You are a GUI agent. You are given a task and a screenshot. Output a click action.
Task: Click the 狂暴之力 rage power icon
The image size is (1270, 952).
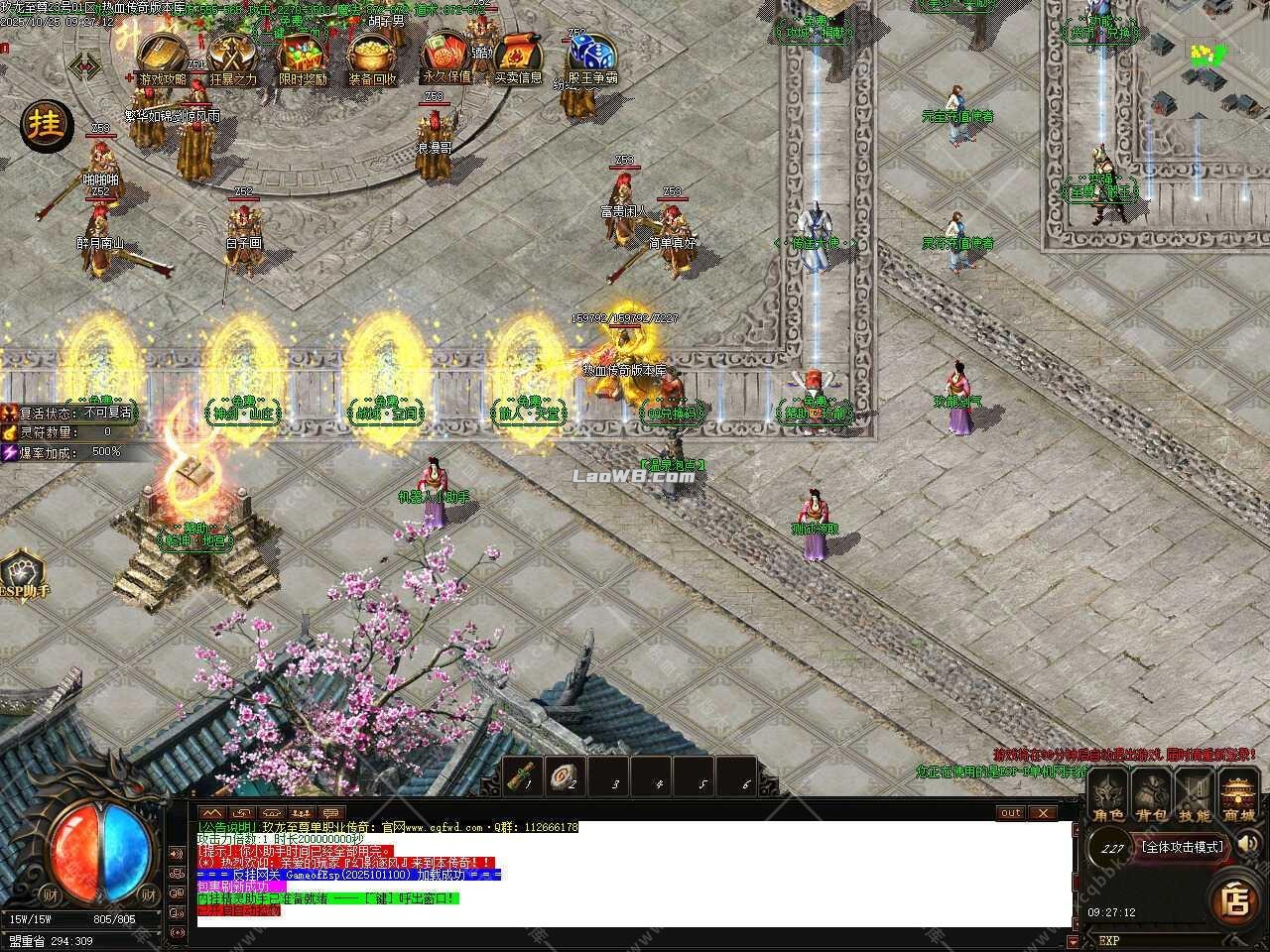coord(230,52)
